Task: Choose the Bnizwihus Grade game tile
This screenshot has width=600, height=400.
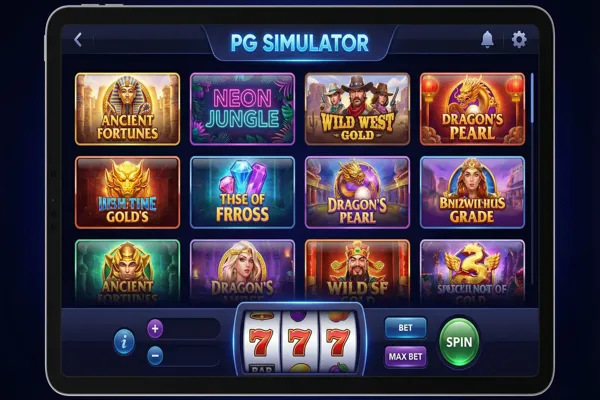Action: click(472, 192)
